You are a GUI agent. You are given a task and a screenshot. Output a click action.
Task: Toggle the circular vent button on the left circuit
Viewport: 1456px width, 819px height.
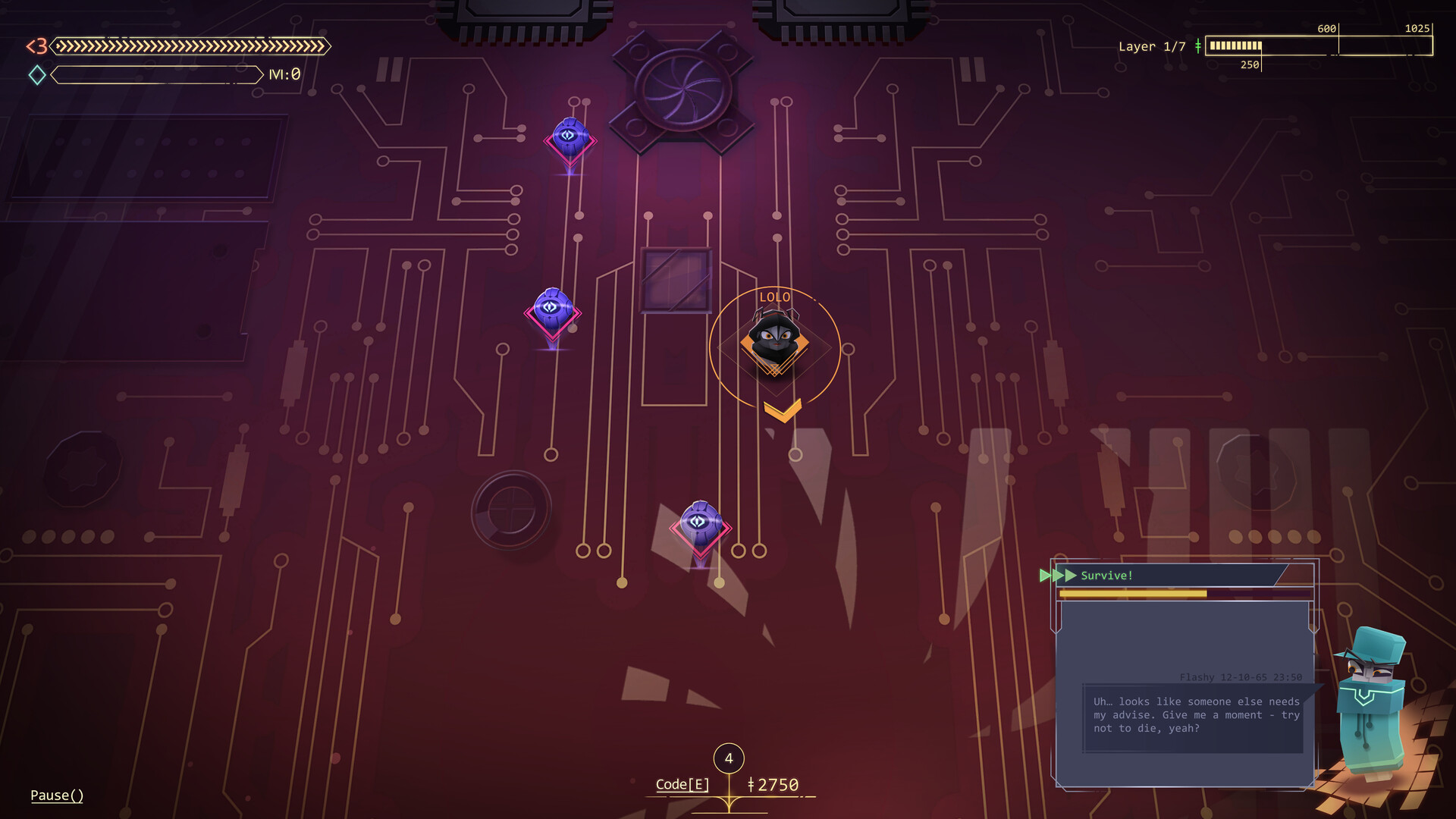[512, 511]
